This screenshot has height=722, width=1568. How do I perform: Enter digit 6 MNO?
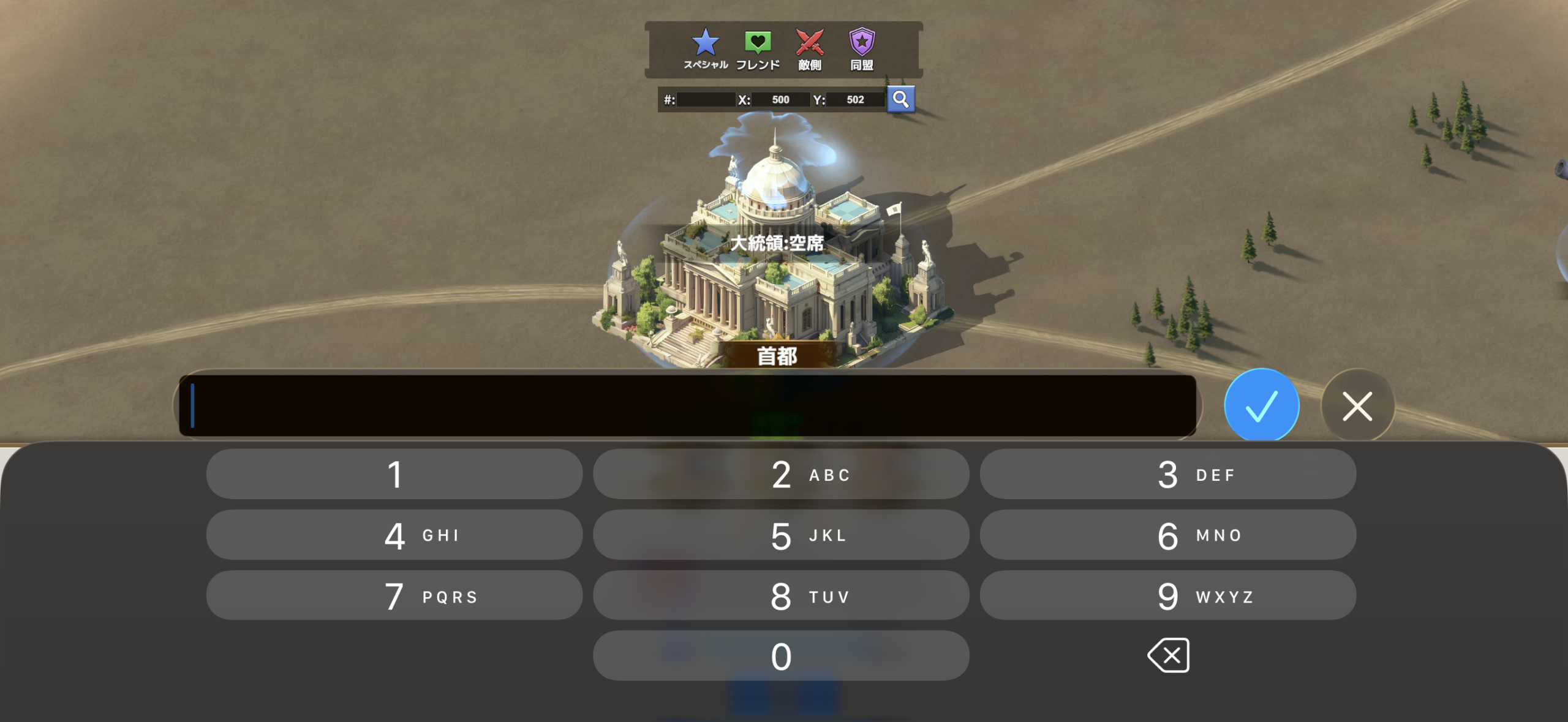pyautogui.click(x=1167, y=535)
